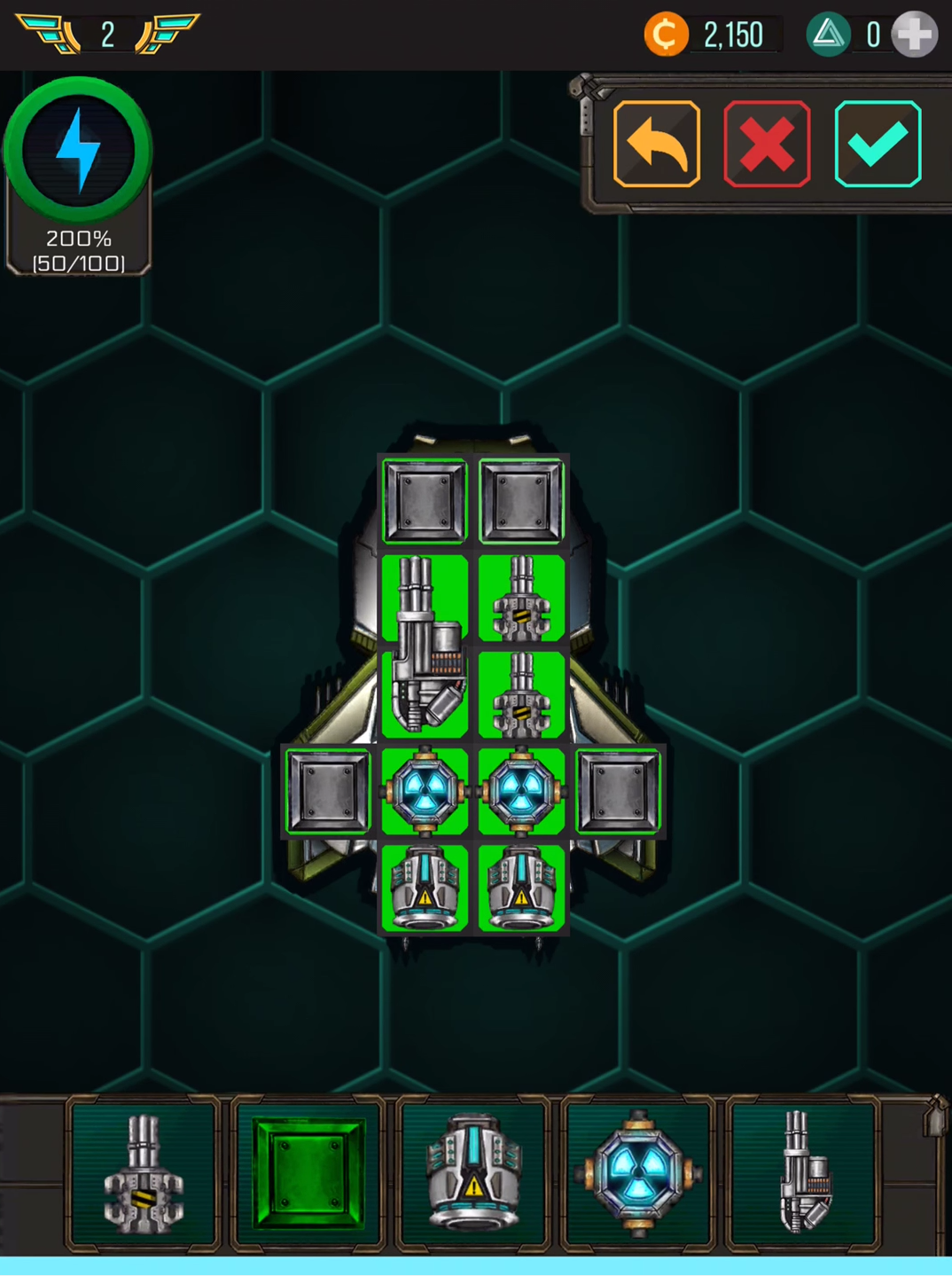Add premium currency with the plus button
Screen dimensions: 952x1276
(x=914, y=35)
